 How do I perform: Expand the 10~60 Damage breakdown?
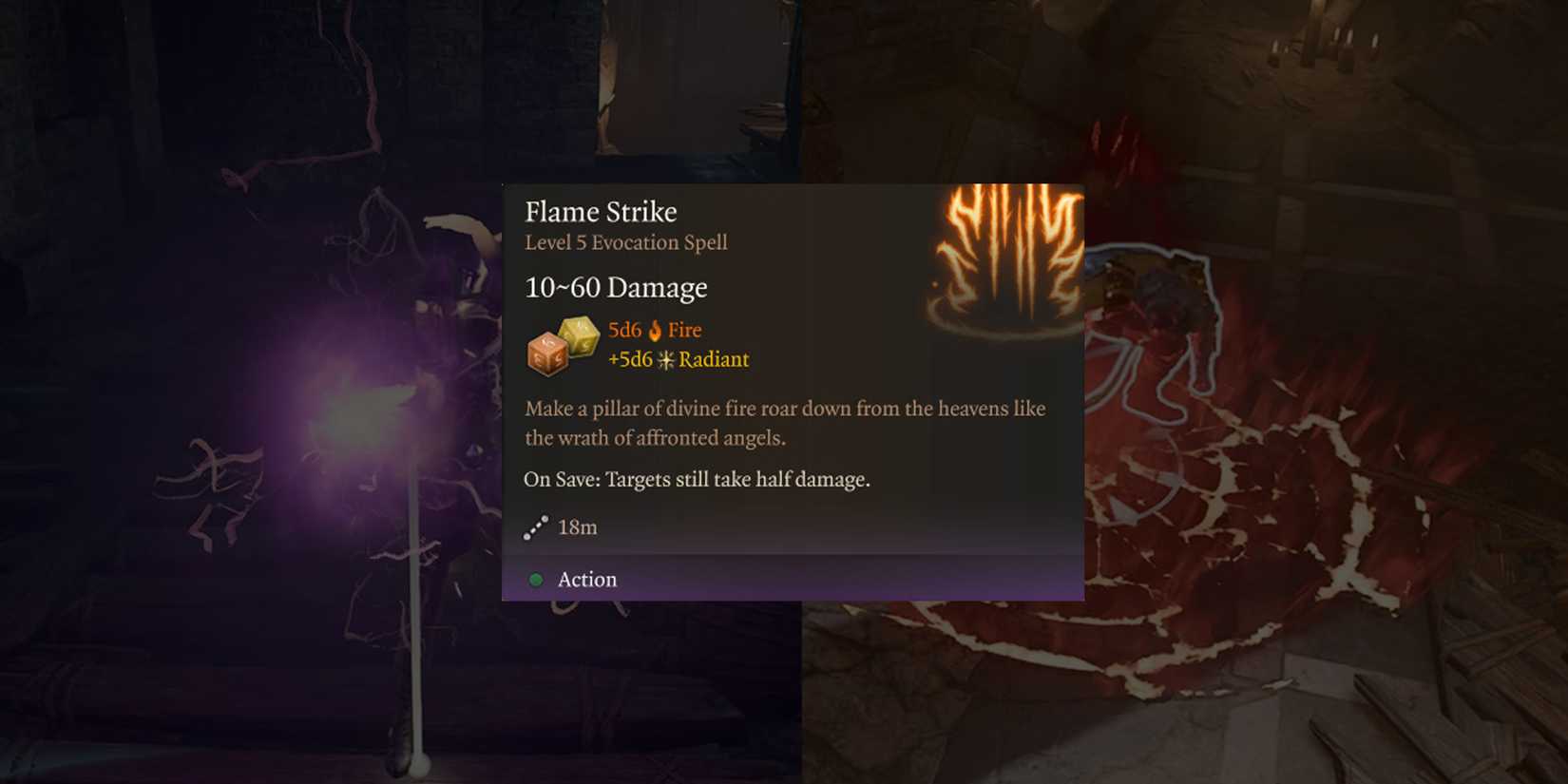[616, 287]
